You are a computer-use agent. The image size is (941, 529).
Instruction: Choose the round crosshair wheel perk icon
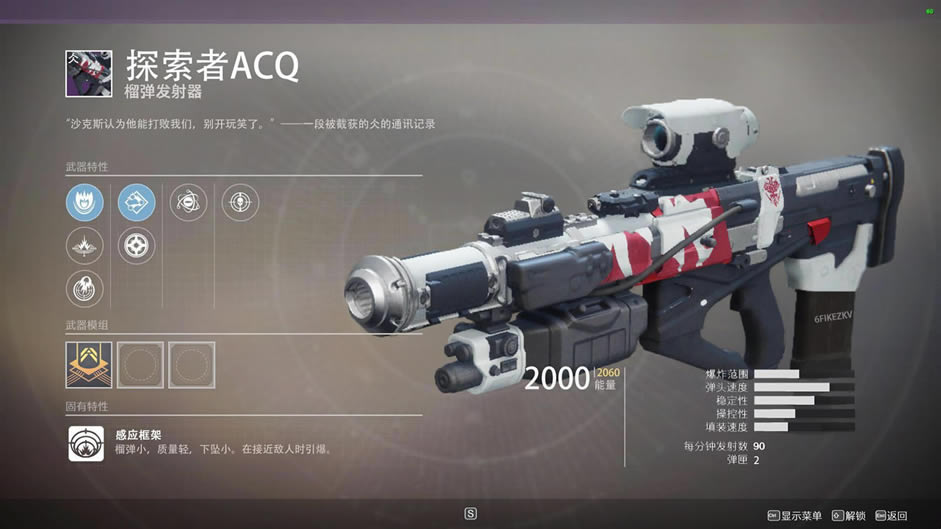pyautogui.click(x=137, y=246)
